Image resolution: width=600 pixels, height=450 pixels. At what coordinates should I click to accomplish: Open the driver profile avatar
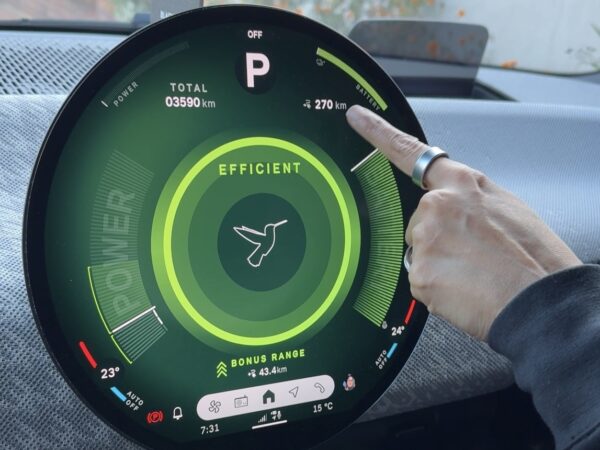(x=350, y=381)
